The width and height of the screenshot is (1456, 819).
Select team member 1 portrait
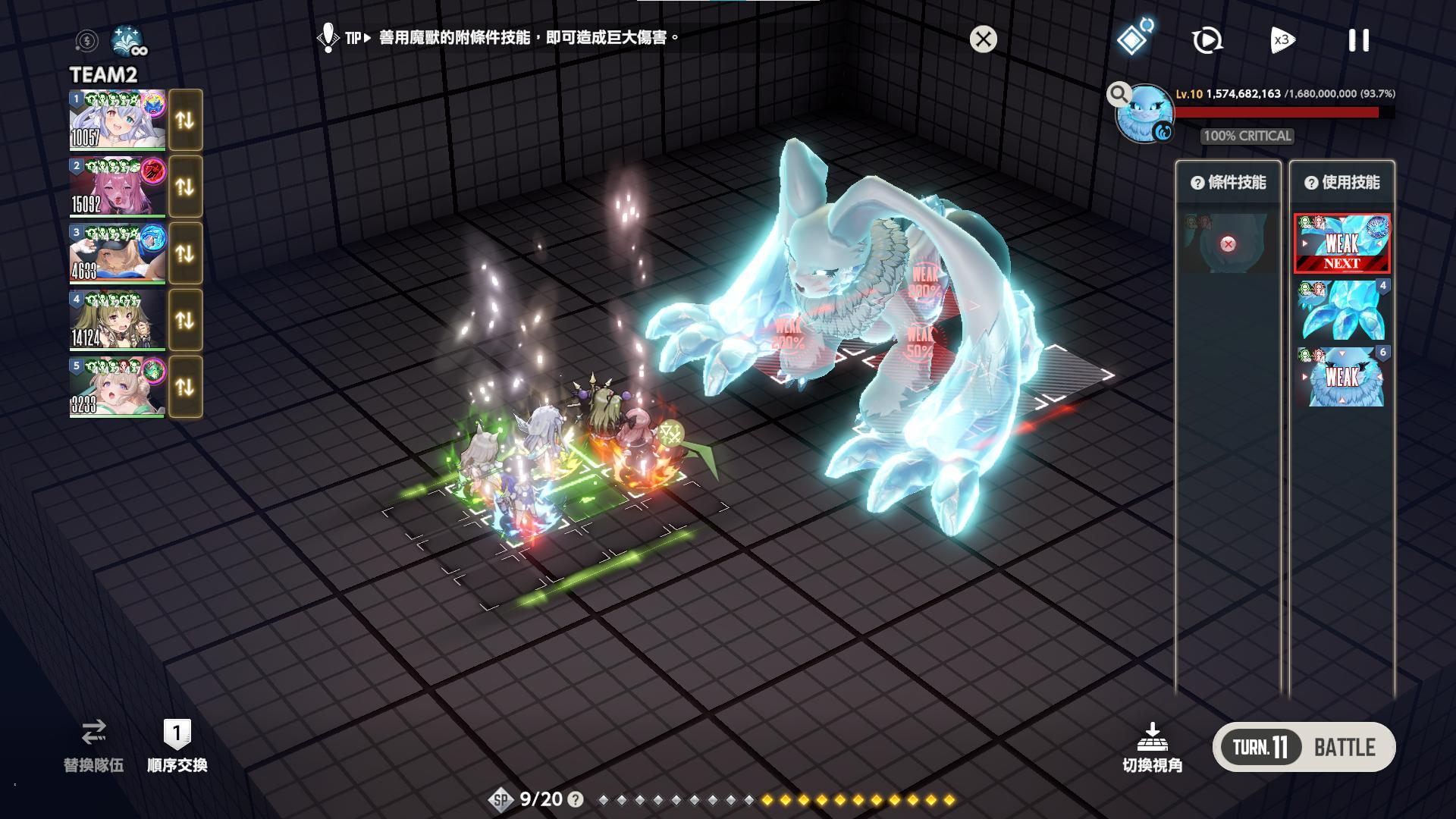(x=117, y=121)
